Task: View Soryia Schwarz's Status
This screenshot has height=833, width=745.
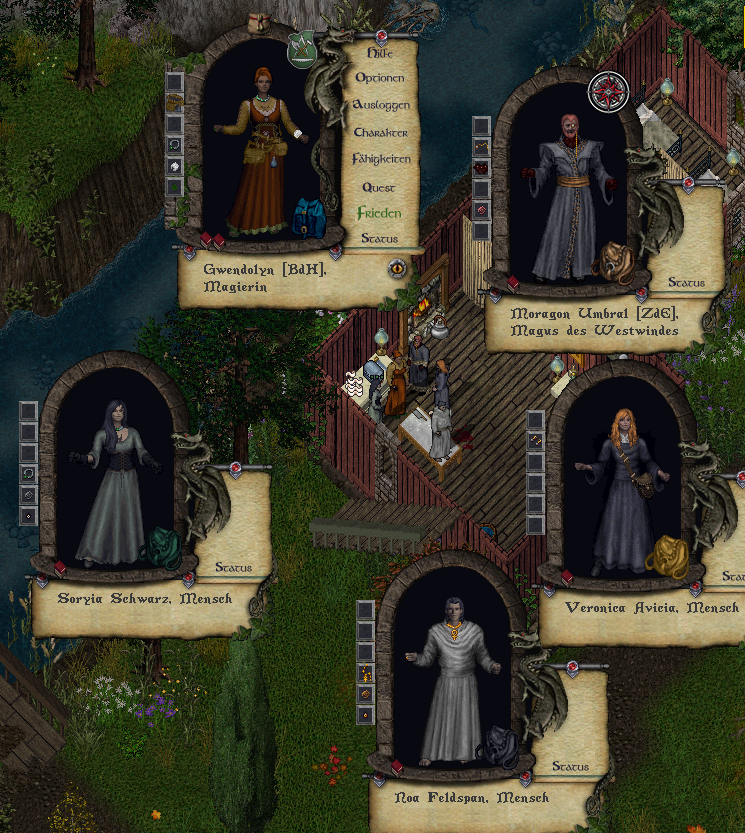Action: click(233, 567)
